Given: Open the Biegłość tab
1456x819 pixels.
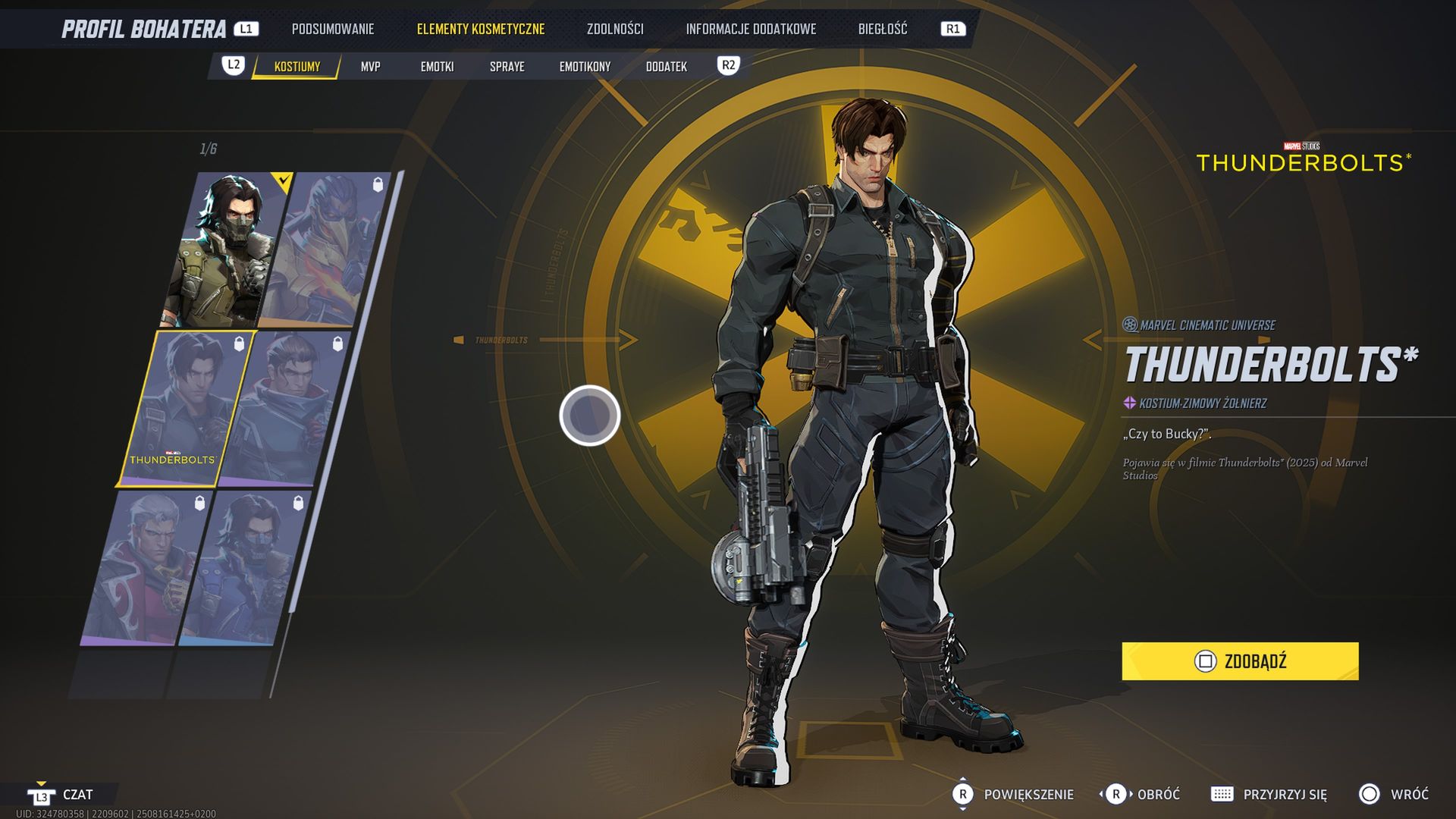Looking at the screenshot, I should tap(882, 30).
